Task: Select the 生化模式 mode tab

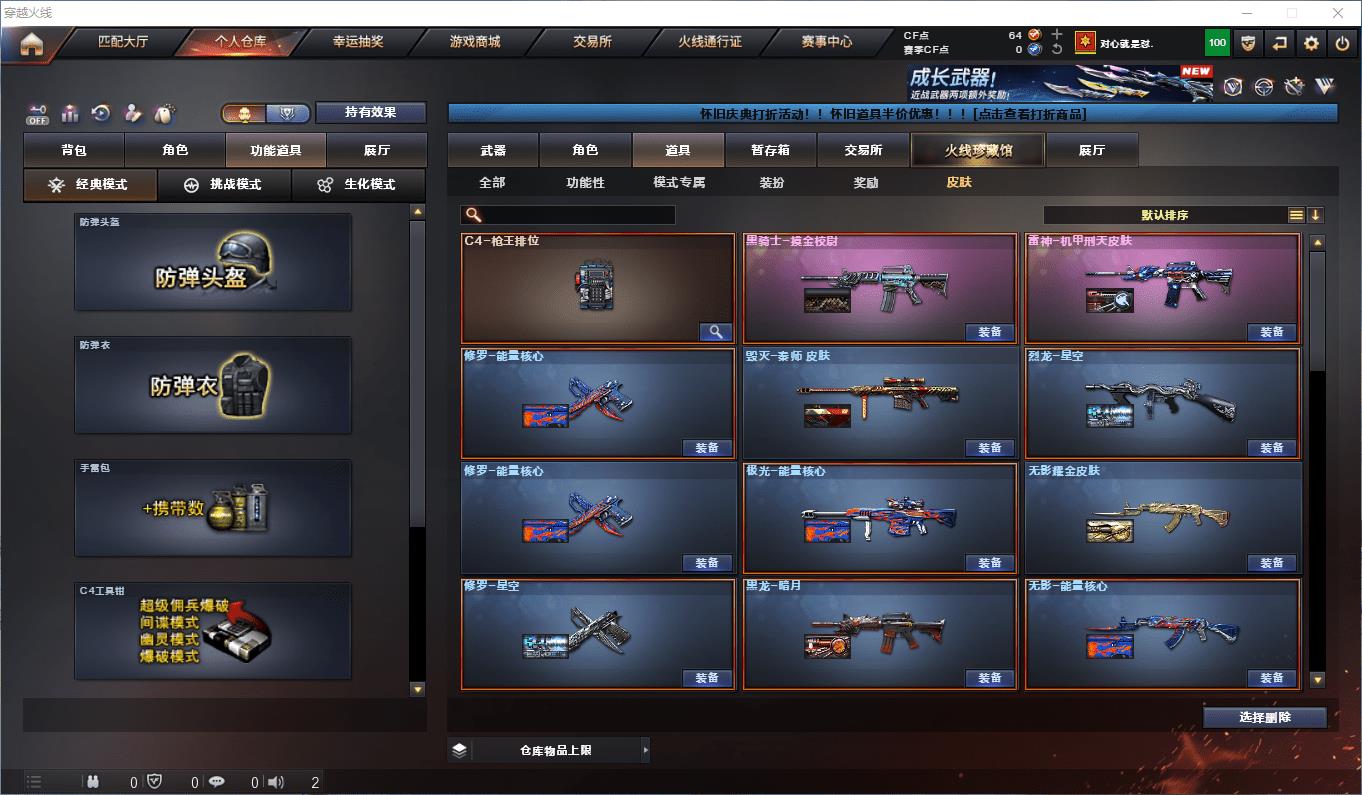Action: click(357, 185)
